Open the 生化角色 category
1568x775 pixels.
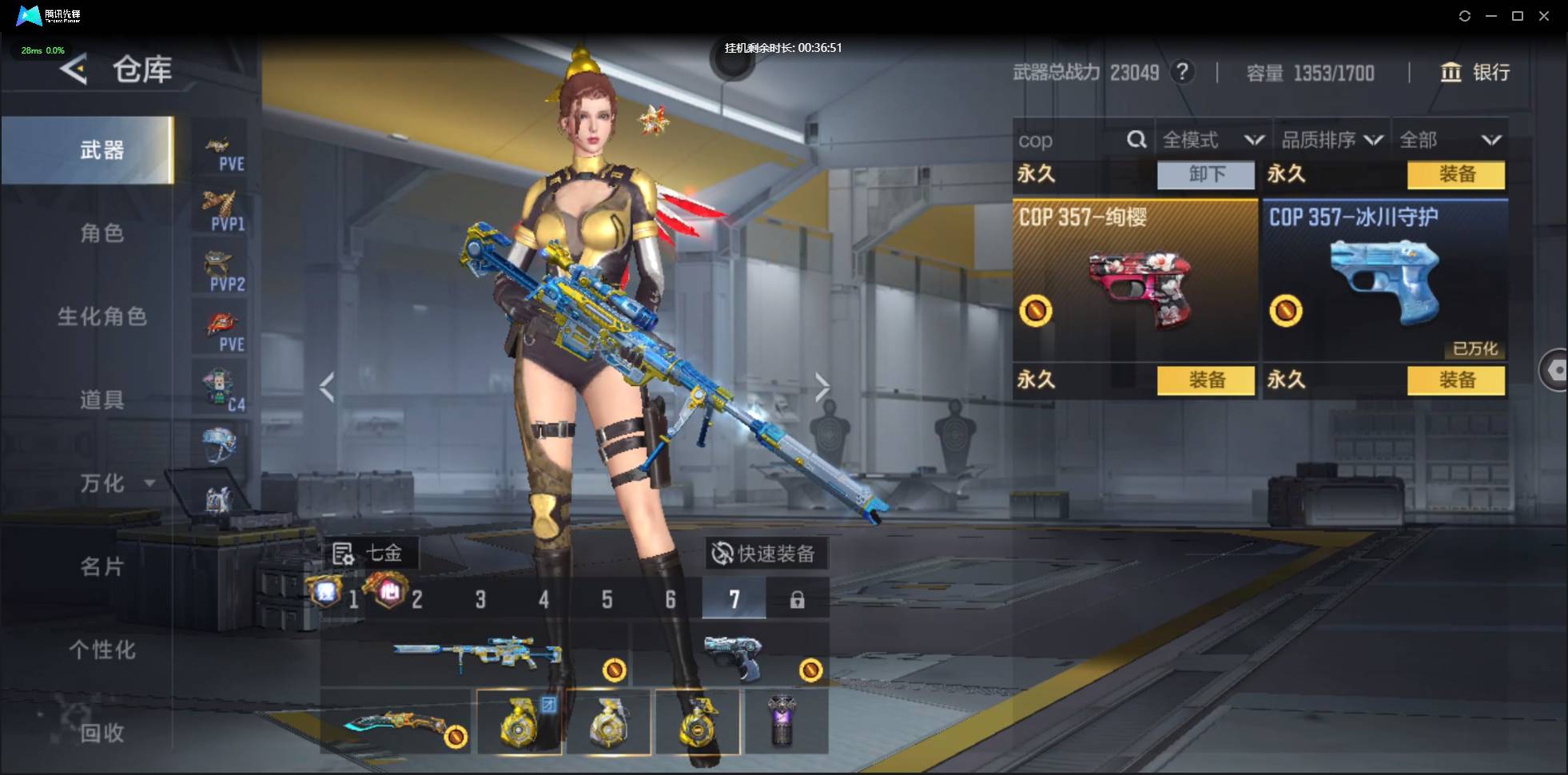click(101, 316)
